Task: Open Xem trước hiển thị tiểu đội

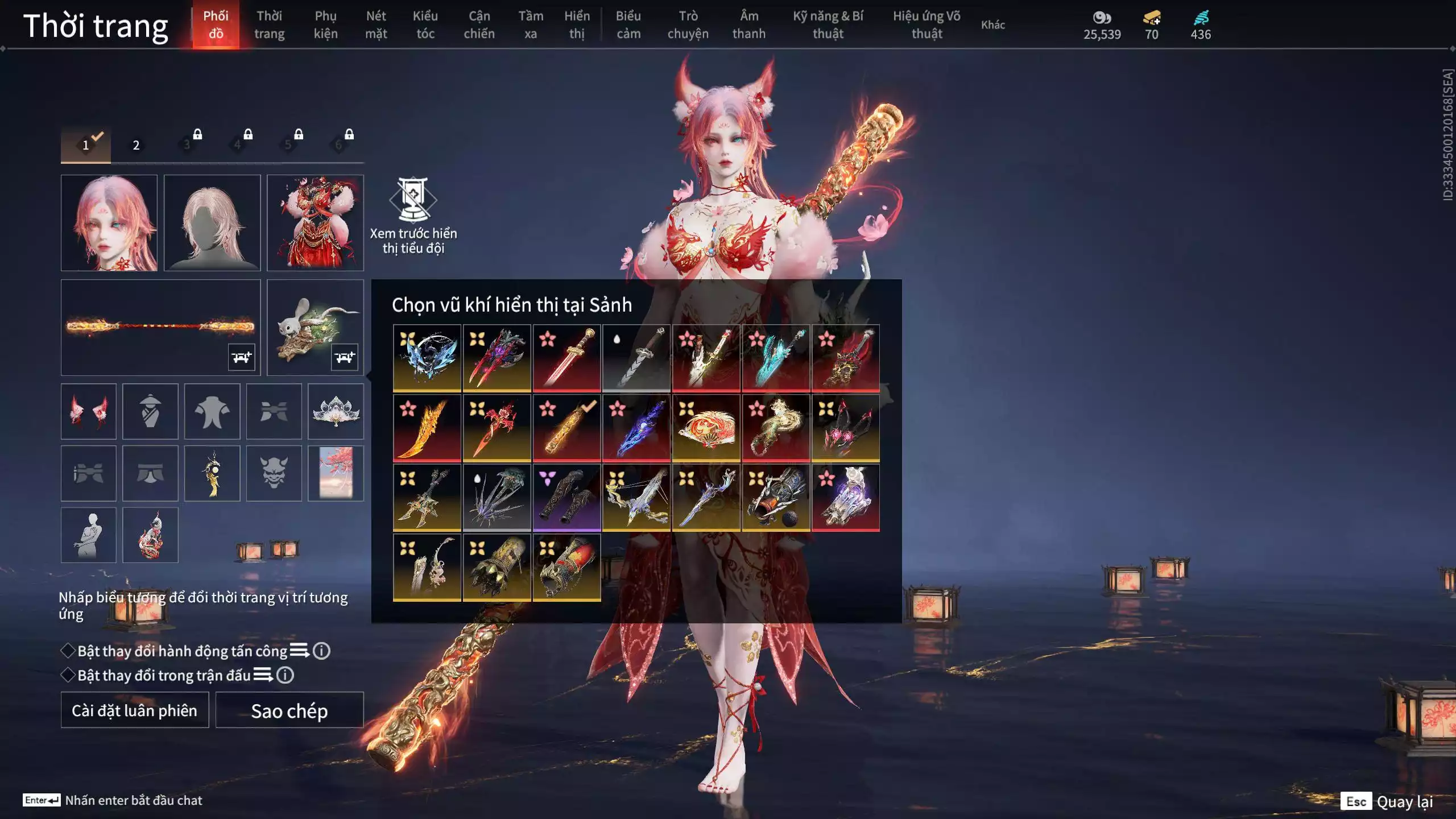Action: pyautogui.click(x=413, y=216)
